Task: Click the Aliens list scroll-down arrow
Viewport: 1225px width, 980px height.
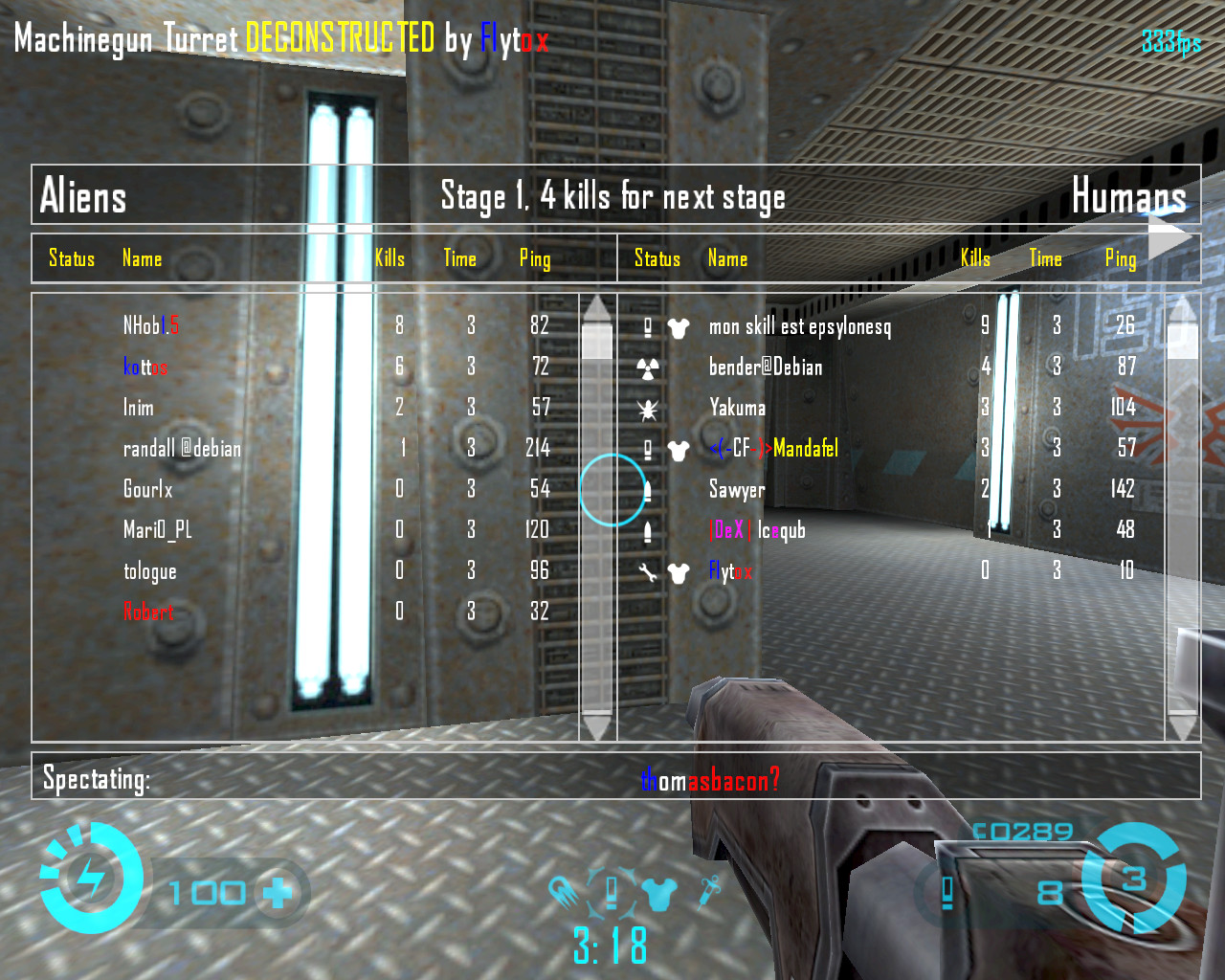Action: [x=597, y=727]
